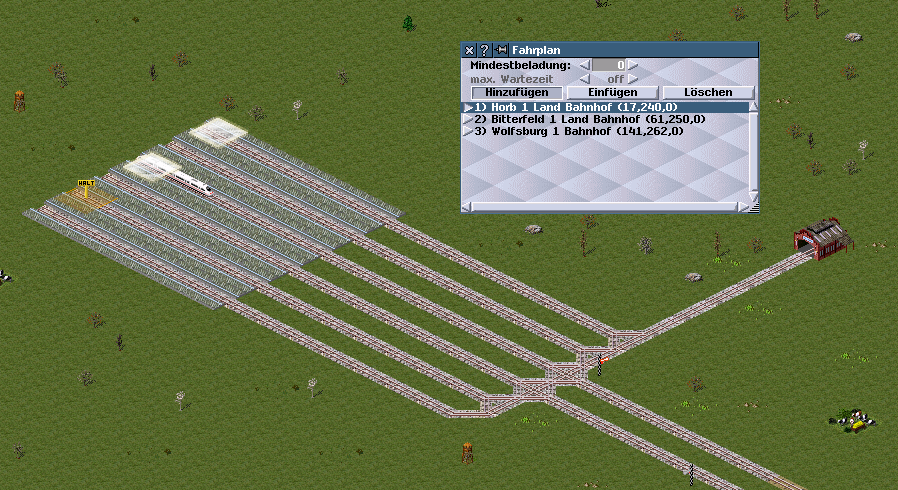Click the horizontal scrollbar's left arrow
898x490 pixels.
pos(467,207)
